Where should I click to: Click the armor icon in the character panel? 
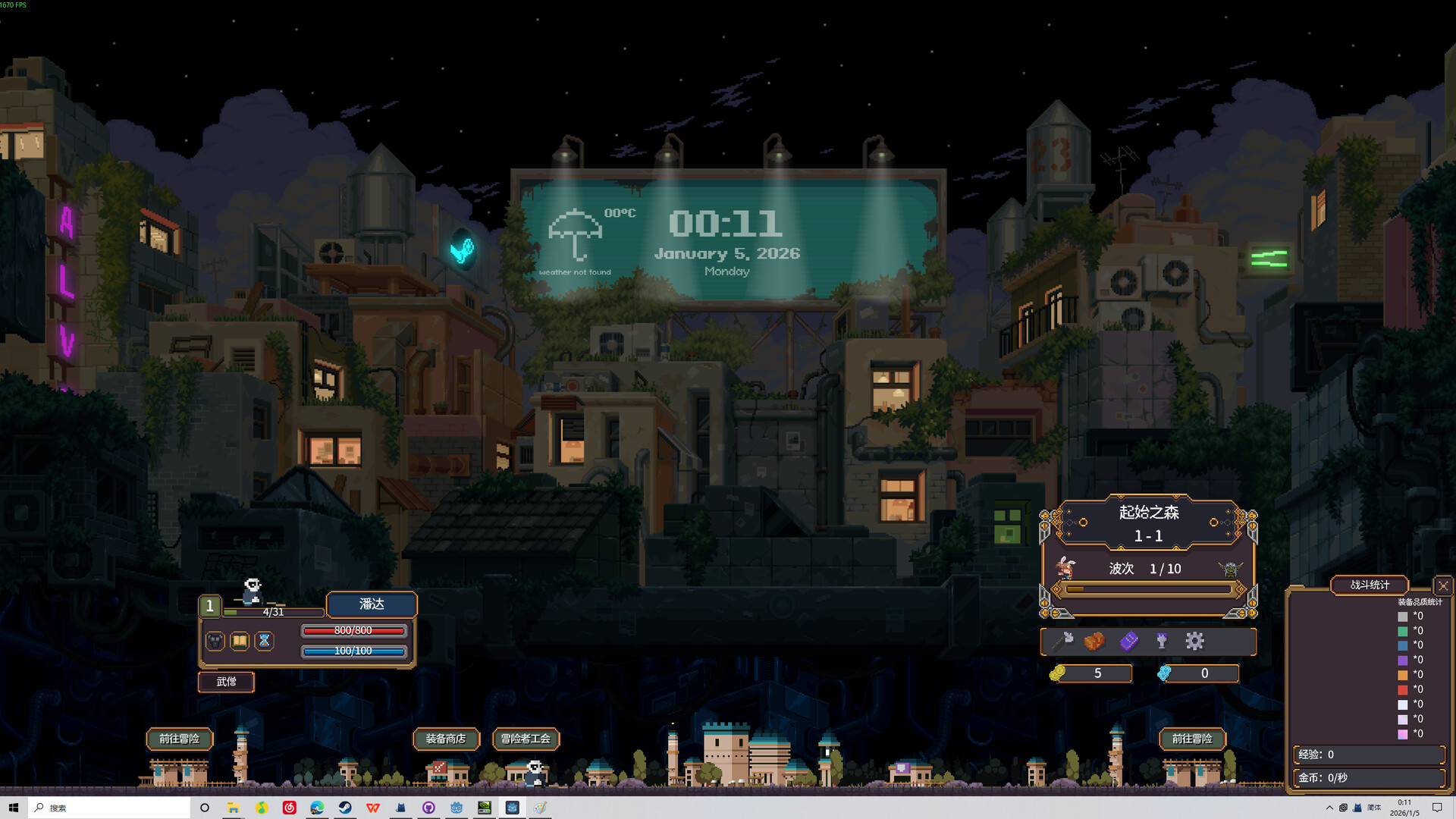pos(215,641)
